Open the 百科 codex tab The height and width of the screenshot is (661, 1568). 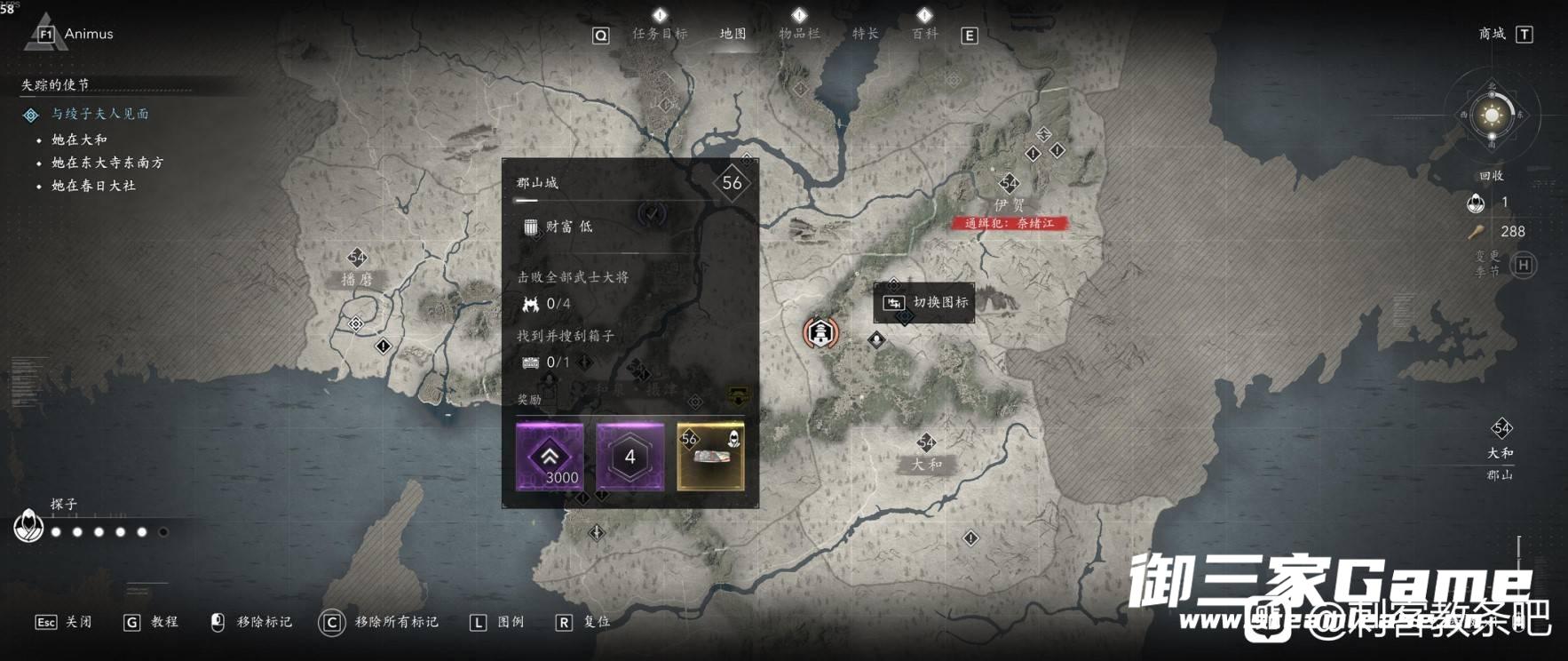(924, 34)
